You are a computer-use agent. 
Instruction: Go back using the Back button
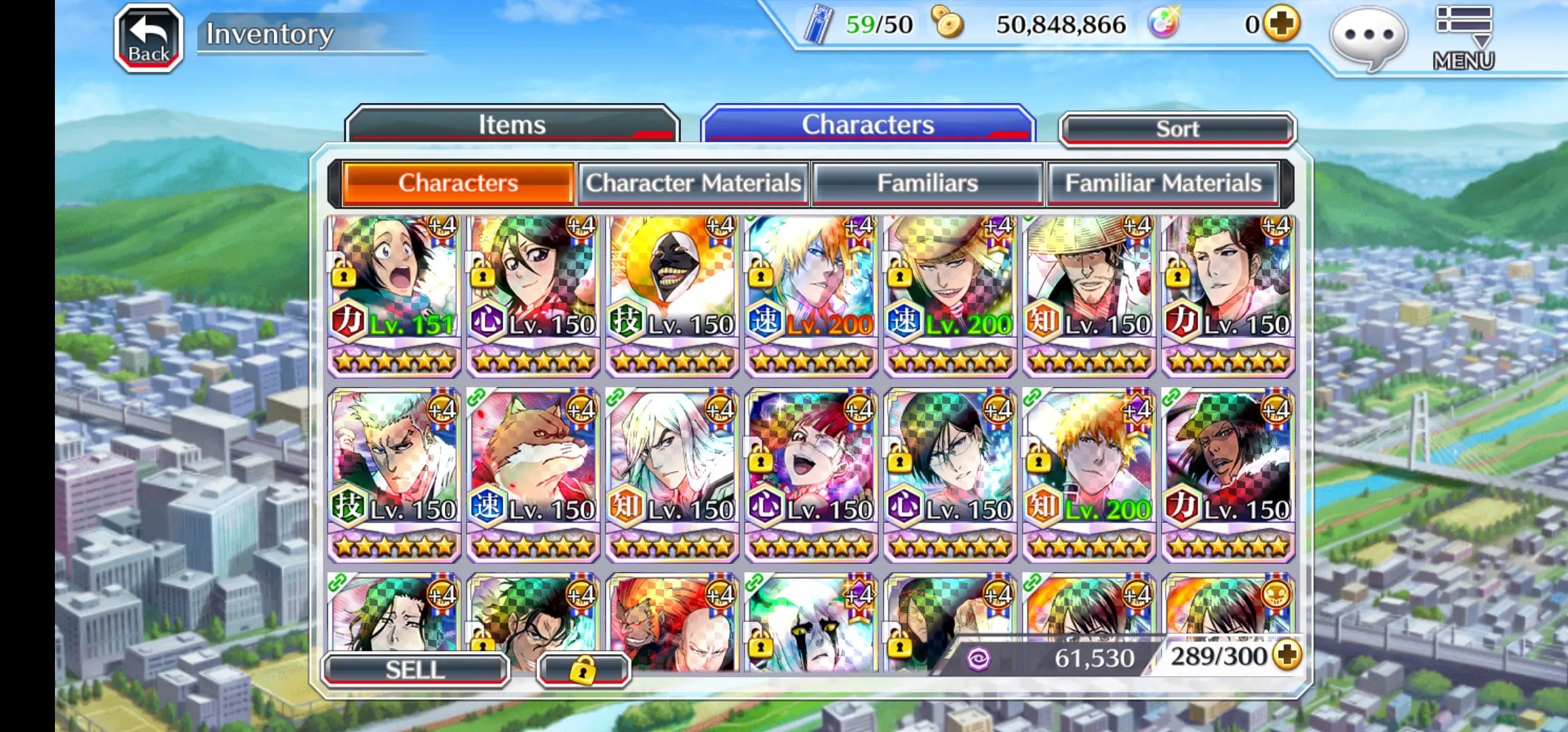[149, 39]
